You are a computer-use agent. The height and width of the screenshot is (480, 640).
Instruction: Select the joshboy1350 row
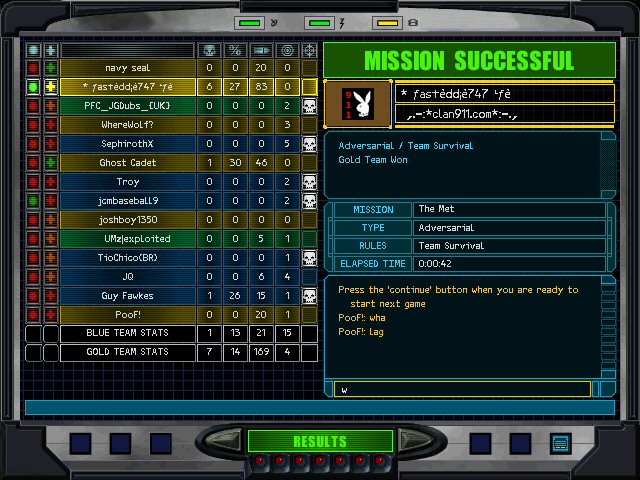127,220
